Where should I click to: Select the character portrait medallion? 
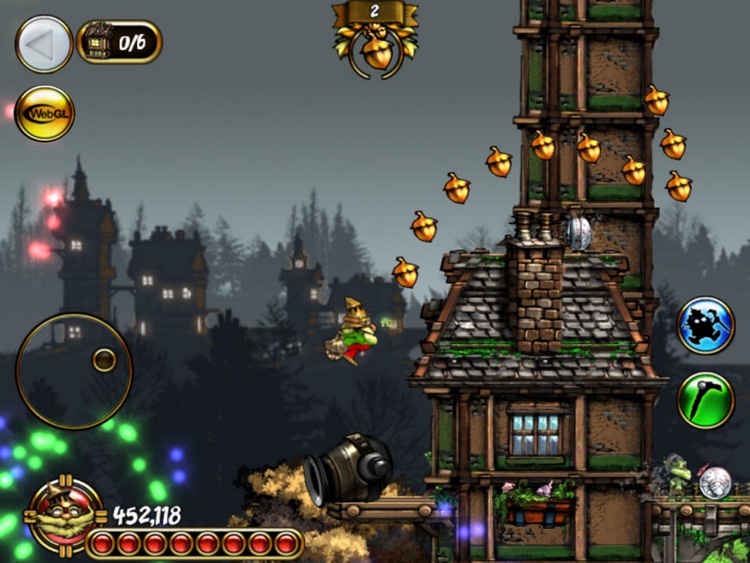coord(65,516)
